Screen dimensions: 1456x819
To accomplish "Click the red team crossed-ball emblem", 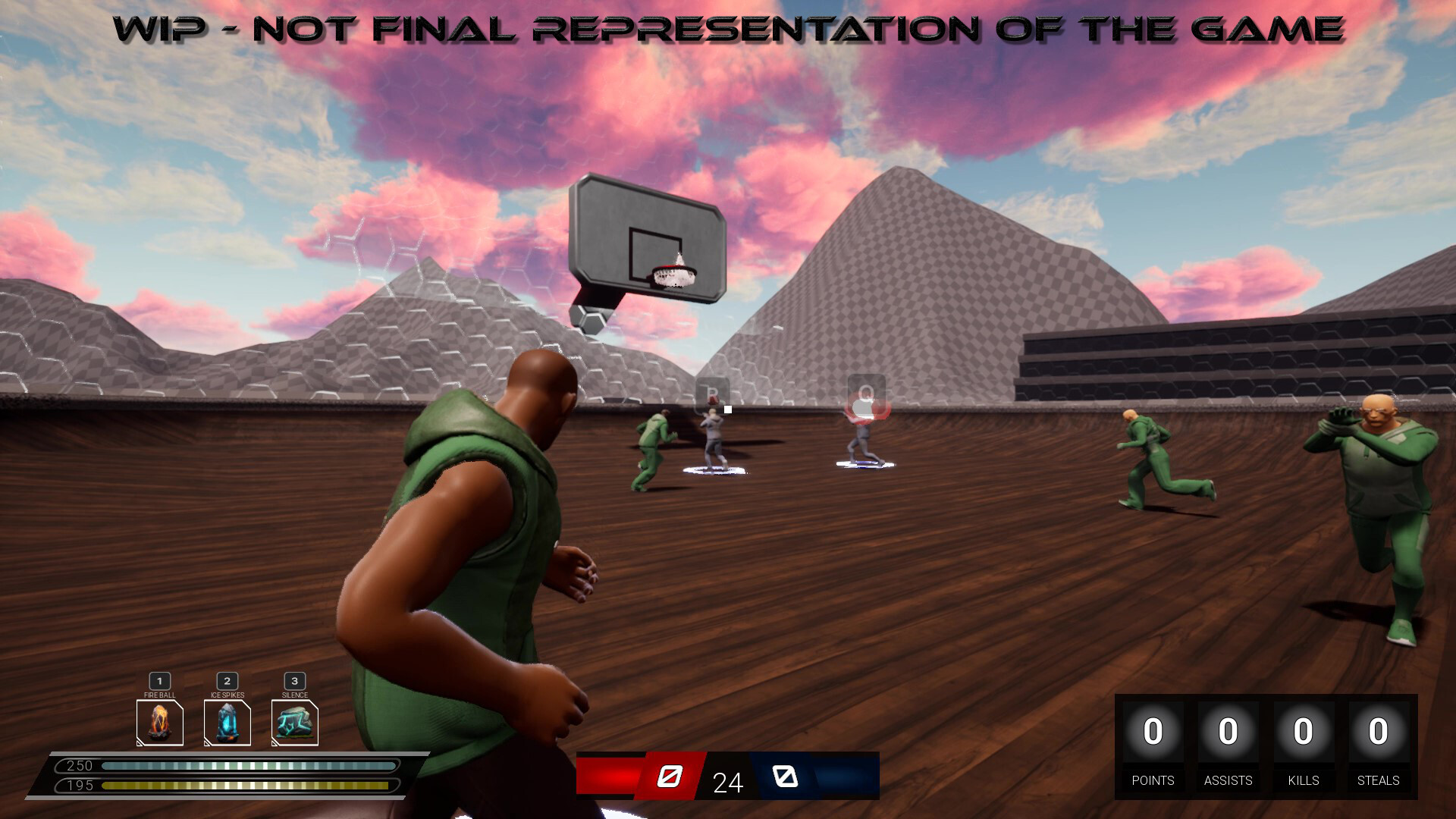I will click(671, 777).
